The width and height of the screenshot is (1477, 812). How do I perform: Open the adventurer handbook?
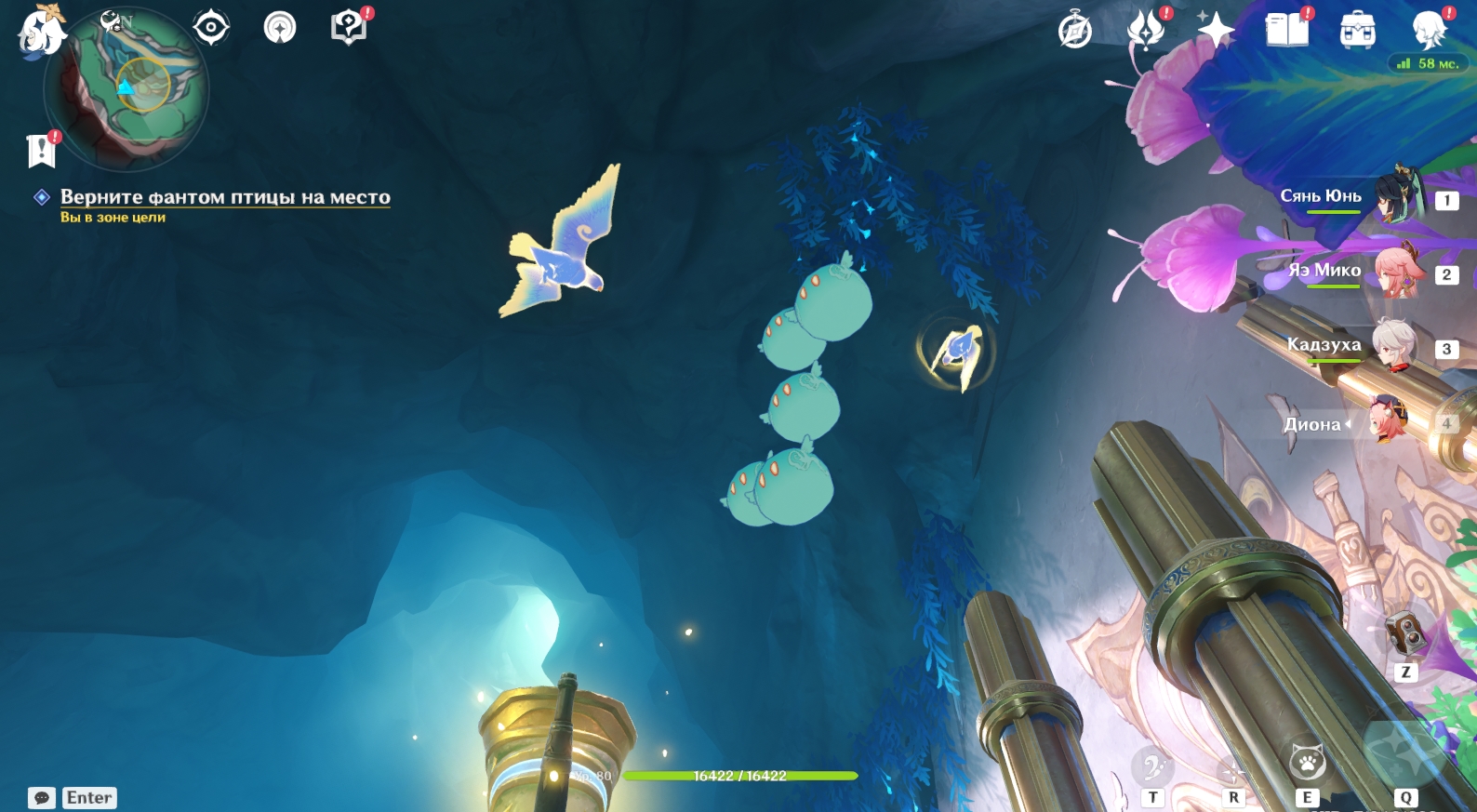(x=1286, y=30)
